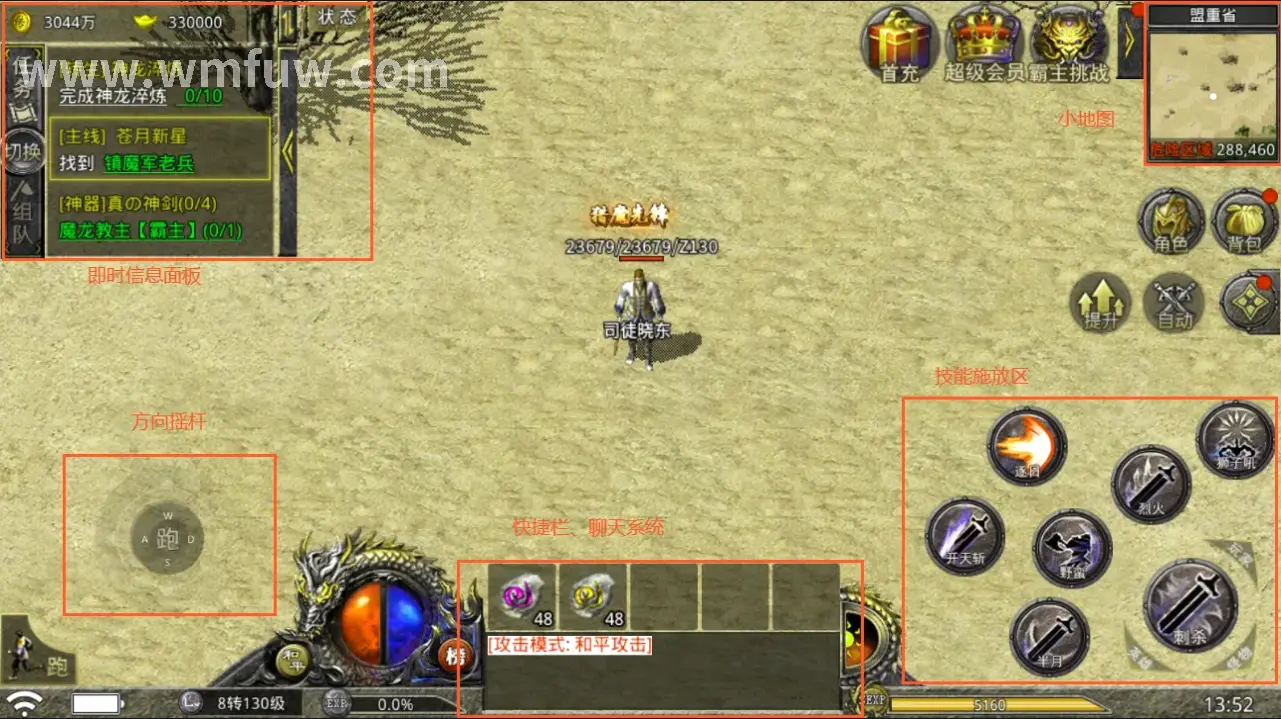Trigger the 半月 sword skill
Screen dimensions: 1281x719
pos(1049,636)
